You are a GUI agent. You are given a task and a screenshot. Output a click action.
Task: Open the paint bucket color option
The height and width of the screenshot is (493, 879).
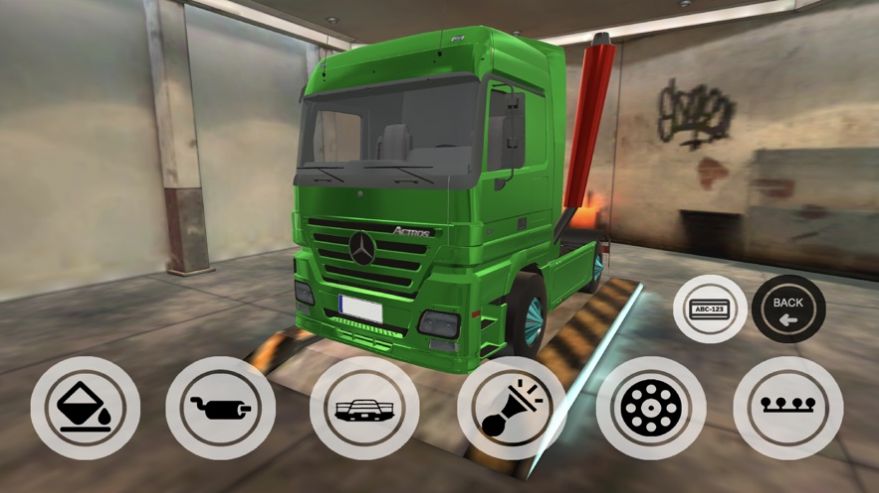[85, 408]
